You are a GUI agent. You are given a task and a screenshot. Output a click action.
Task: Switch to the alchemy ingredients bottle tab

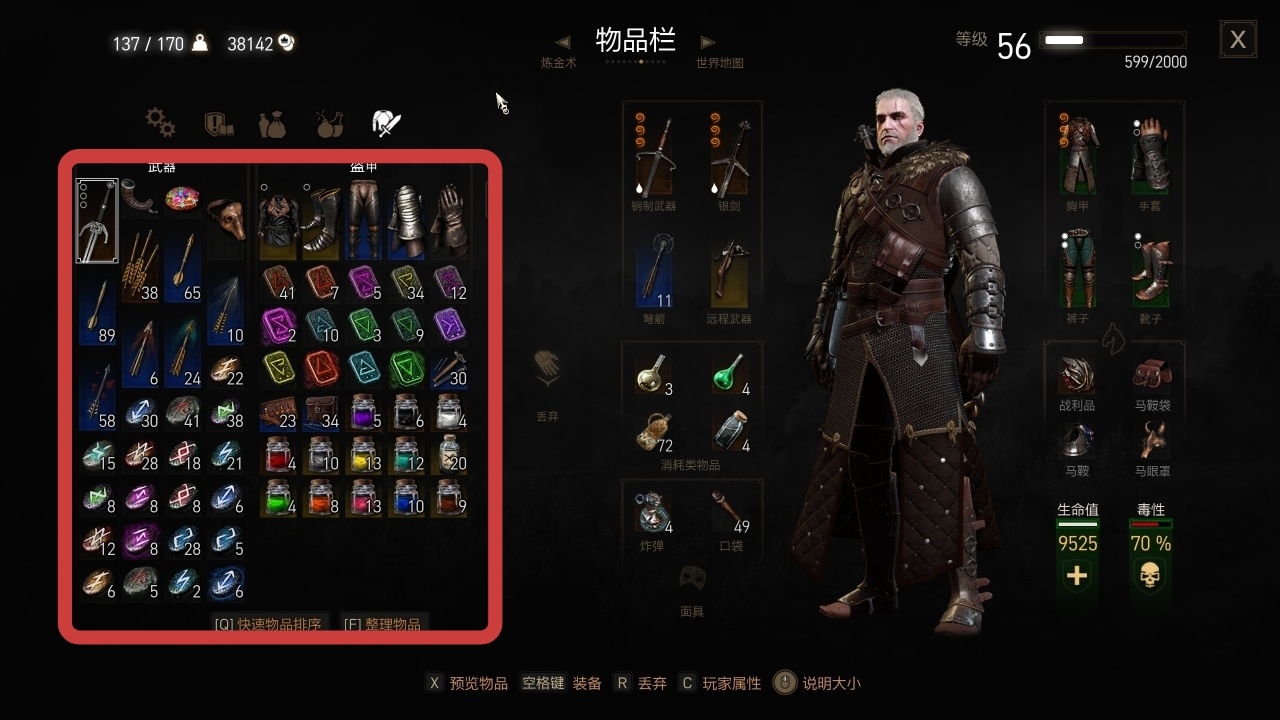tap(330, 122)
